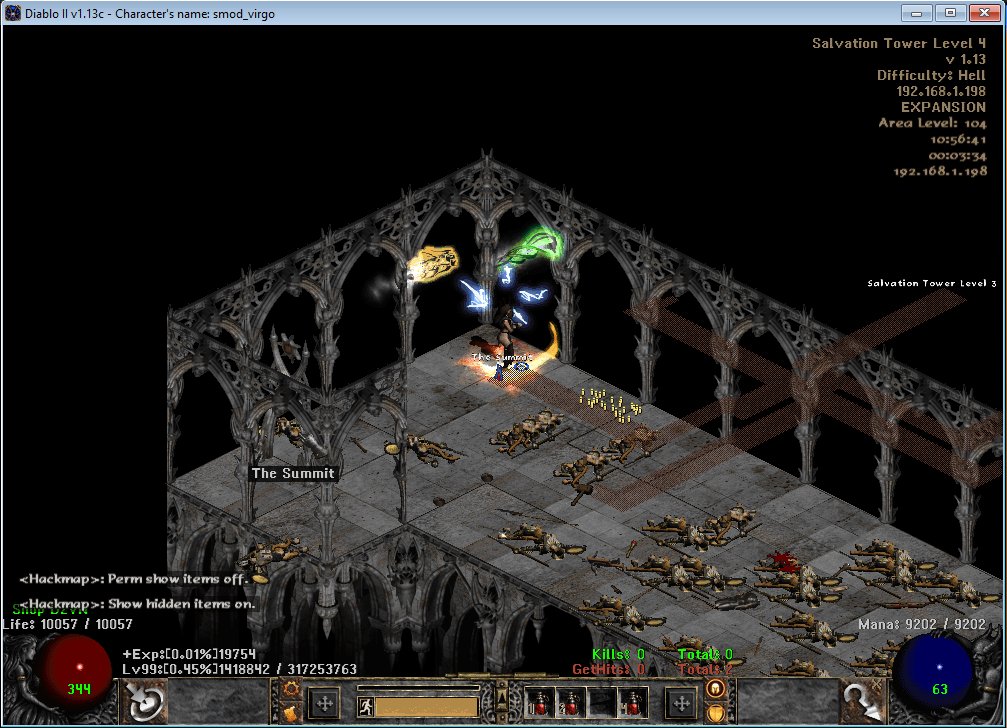Open the left mouse skill selector
The image size is (1007, 728).
pyautogui.click(x=145, y=702)
